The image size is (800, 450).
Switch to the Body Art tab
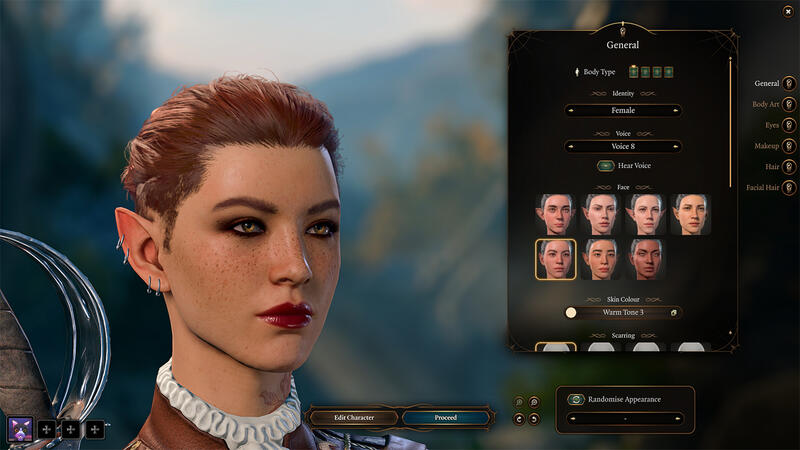point(789,104)
